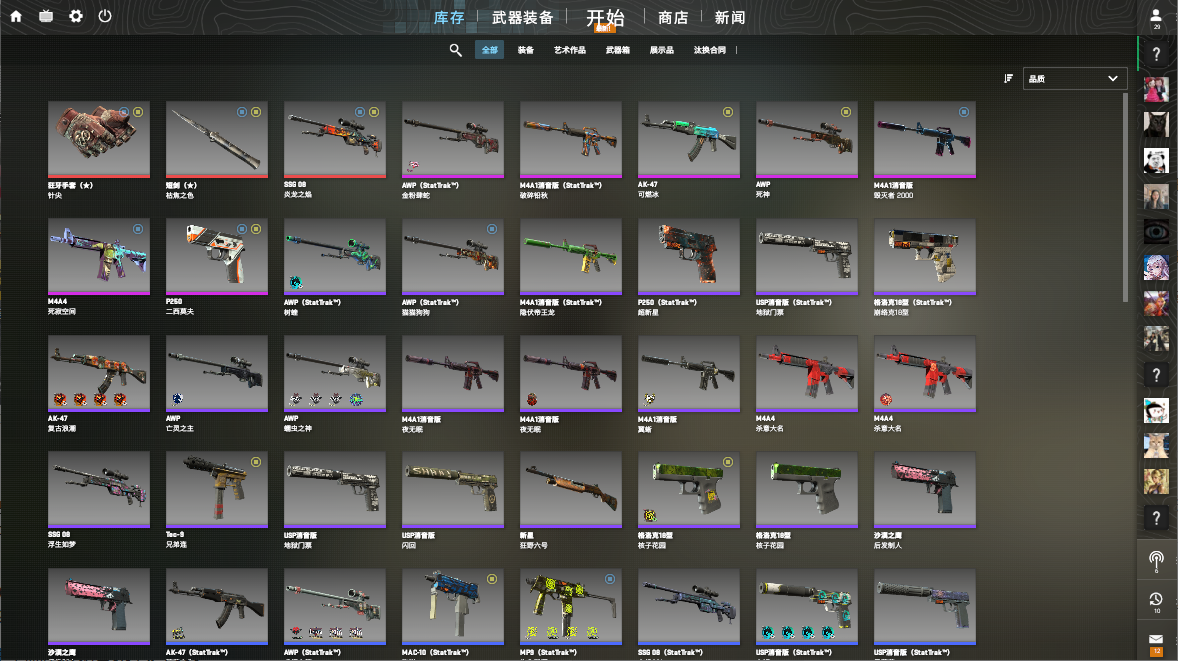Screen dimensions: 1178x661
Task: Select the red gloves item tile
Action: [x=99, y=139]
